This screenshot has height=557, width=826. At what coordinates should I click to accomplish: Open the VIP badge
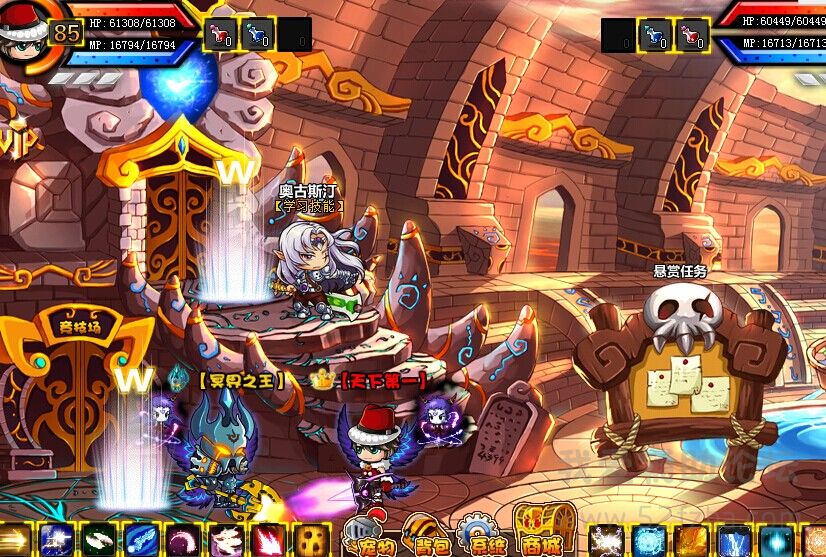[18, 140]
